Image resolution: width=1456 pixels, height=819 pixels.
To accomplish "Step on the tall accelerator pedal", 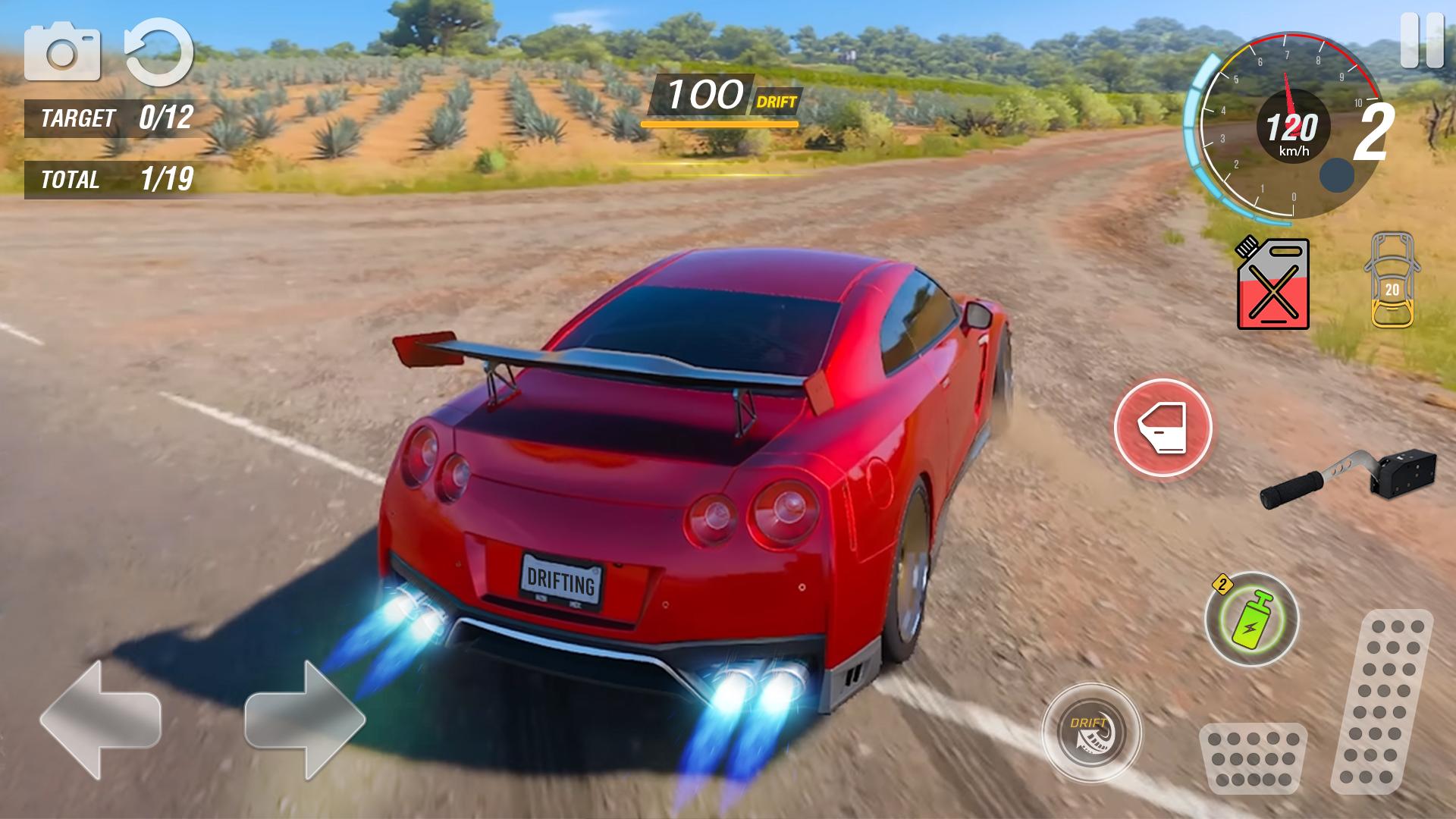I will (1382, 701).
